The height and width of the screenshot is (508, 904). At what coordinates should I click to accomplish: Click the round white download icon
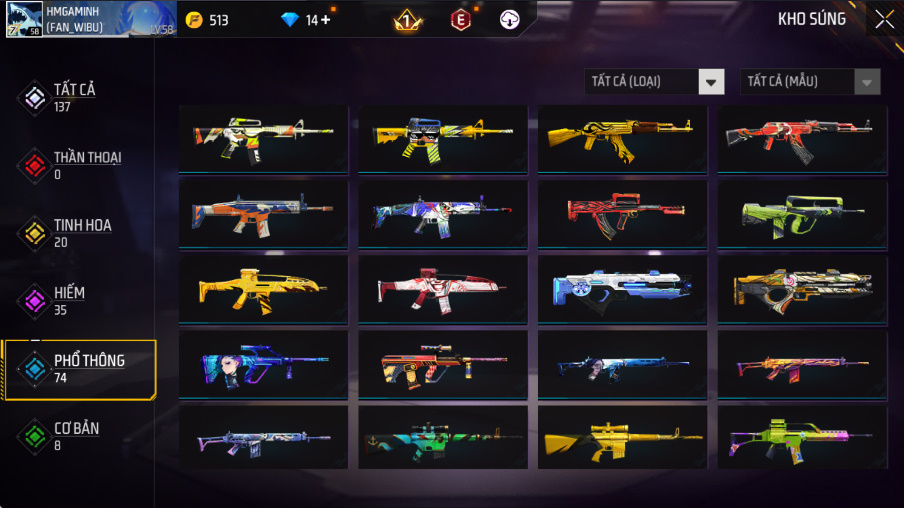pyautogui.click(x=510, y=20)
